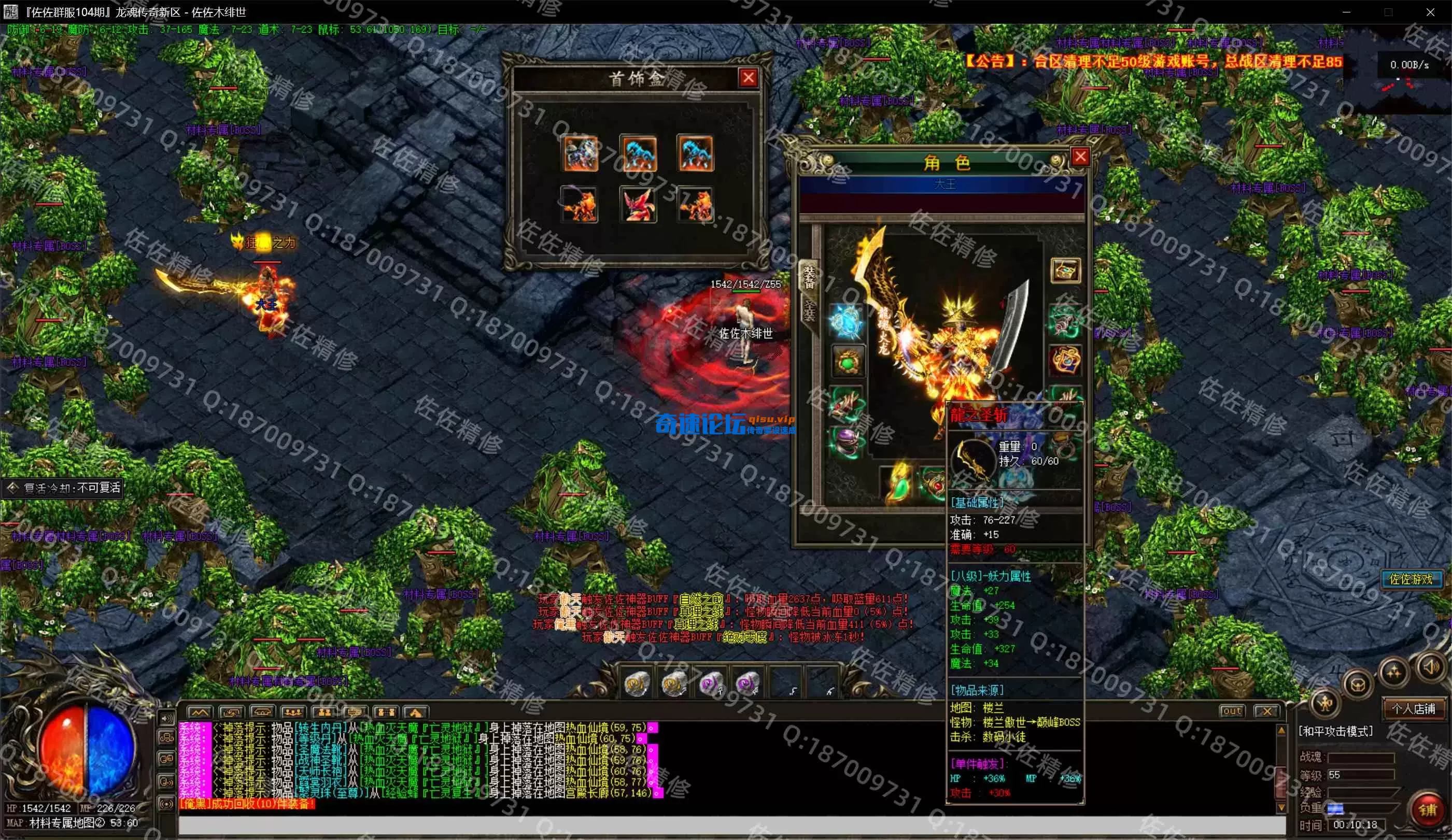Click the red fox mount in jewelry box
The image size is (1452, 840).
click(x=638, y=205)
